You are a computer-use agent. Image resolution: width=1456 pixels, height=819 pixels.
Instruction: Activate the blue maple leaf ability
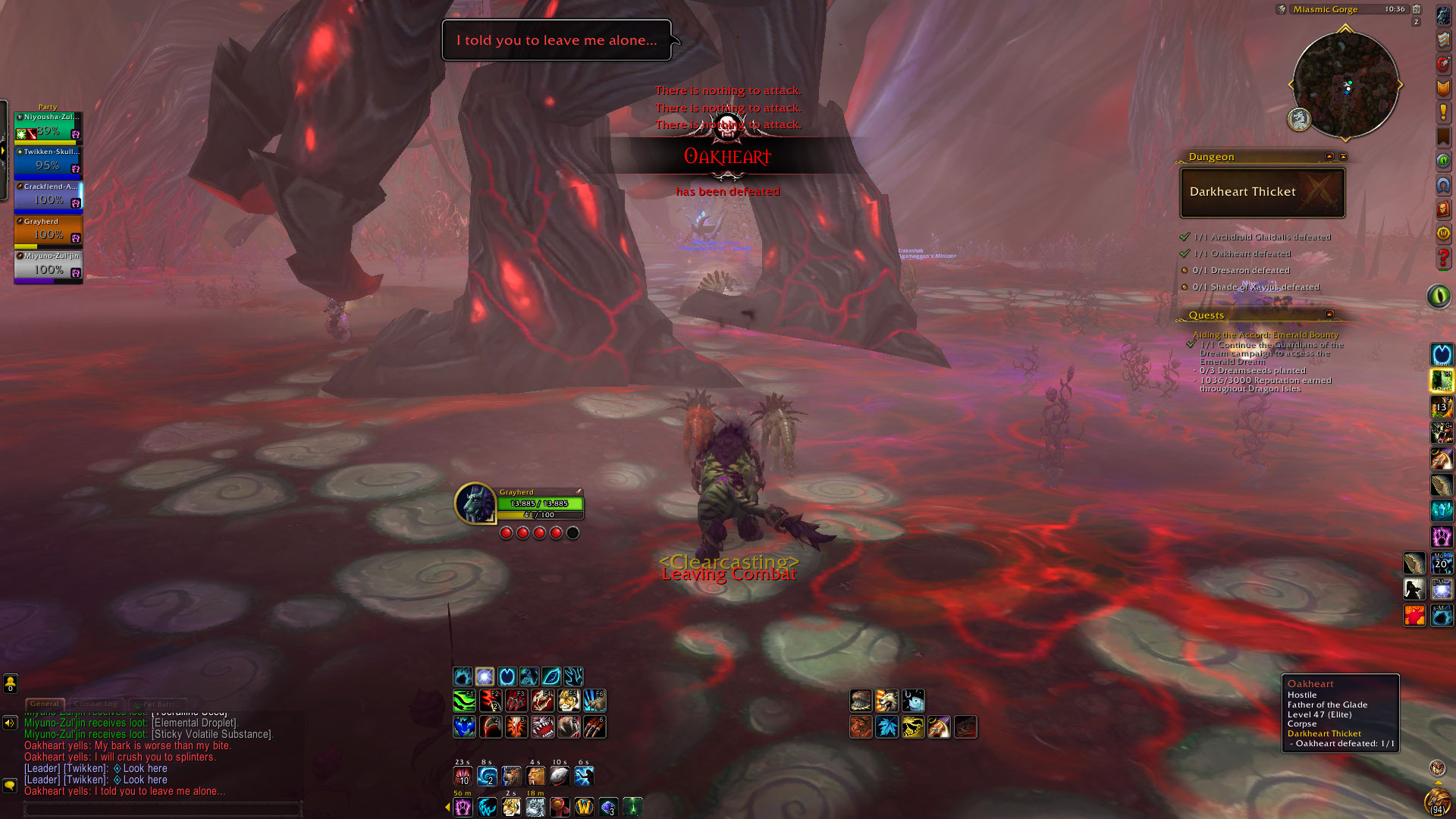click(x=886, y=727)
